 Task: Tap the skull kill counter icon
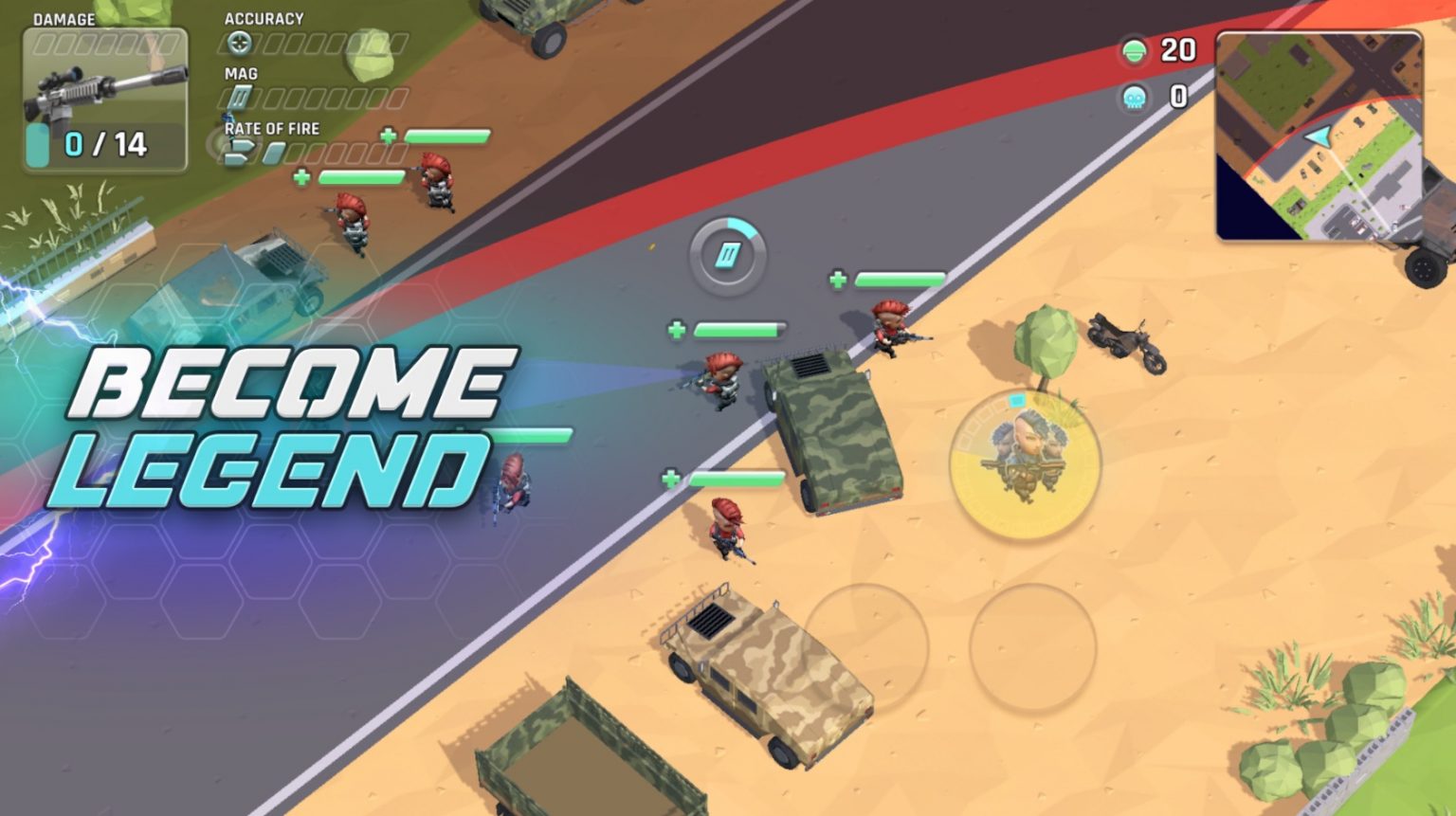point(1132,95)
